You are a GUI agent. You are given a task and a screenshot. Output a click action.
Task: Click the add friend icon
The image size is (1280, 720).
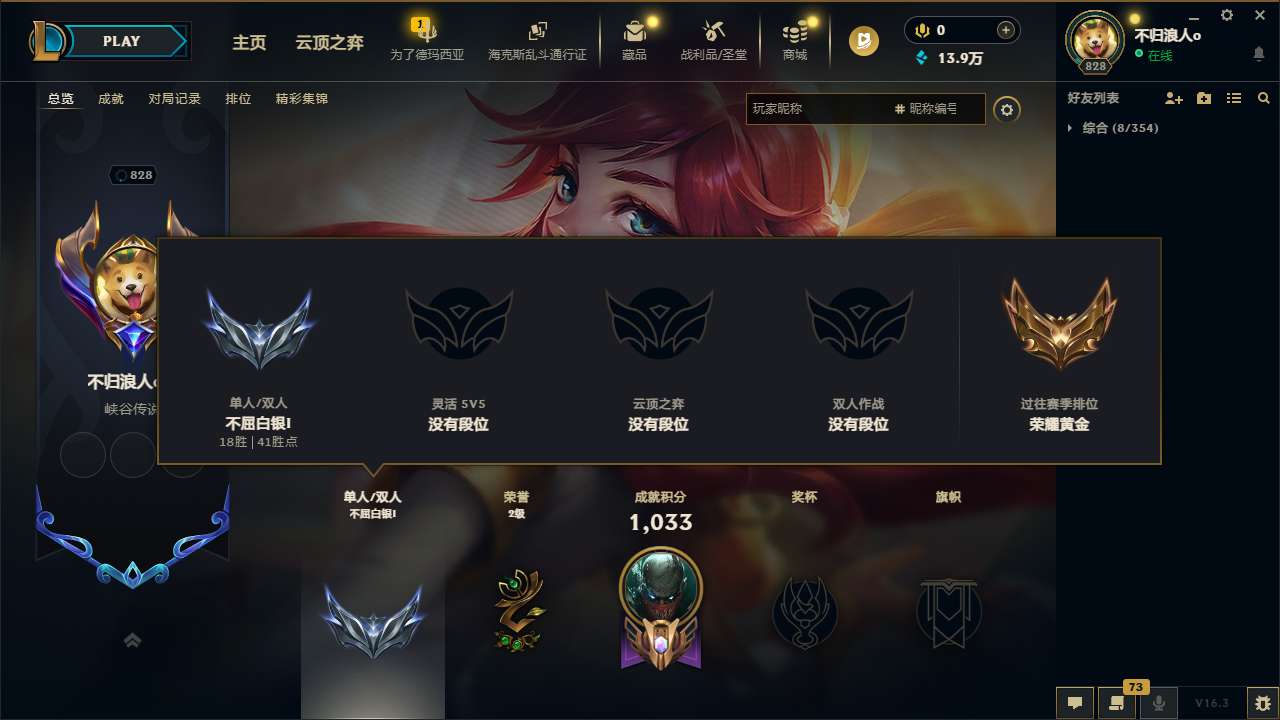pyautogui.click(x=1172, y=98)
